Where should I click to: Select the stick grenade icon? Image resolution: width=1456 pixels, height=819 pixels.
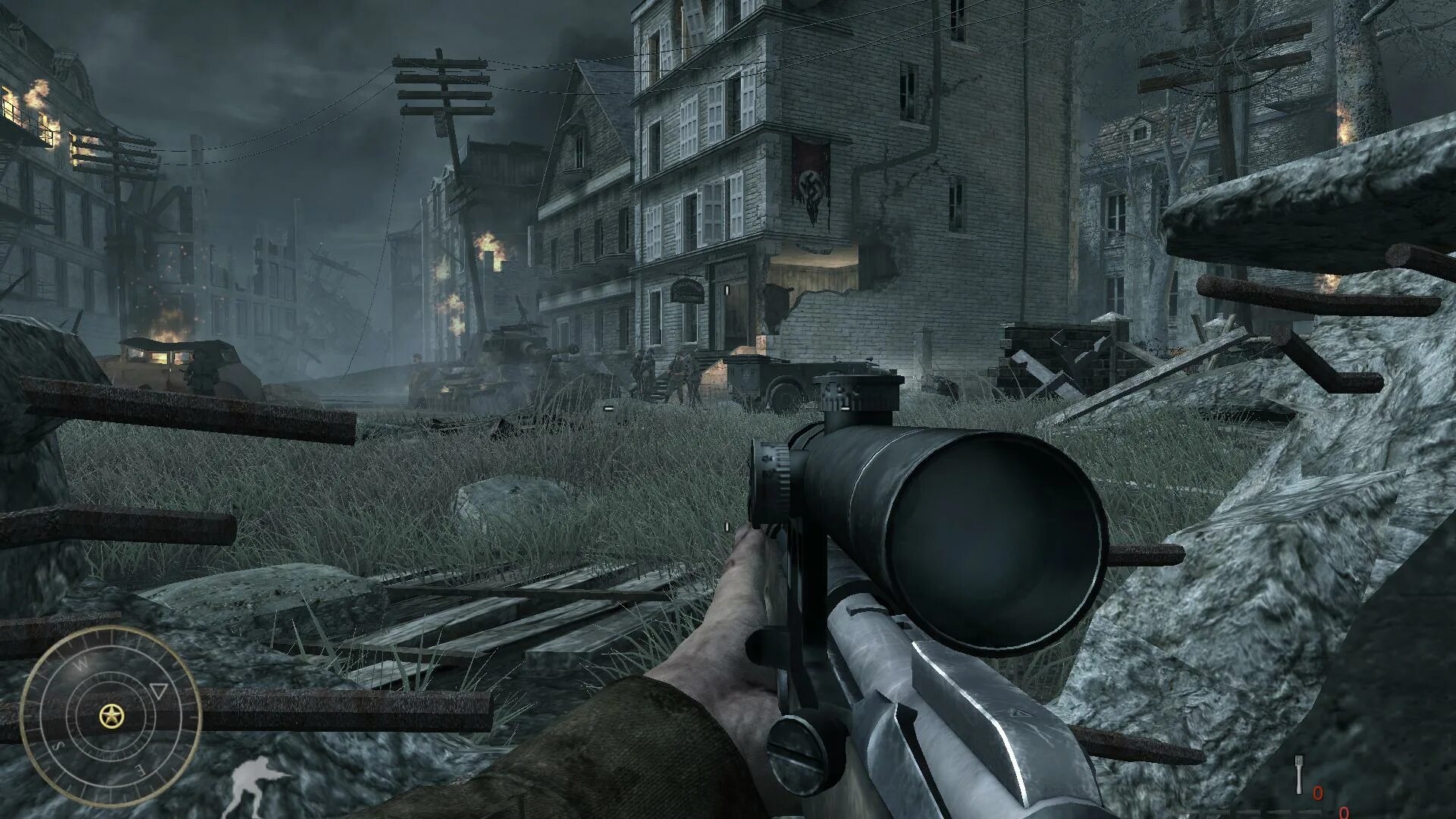click(x=1298, y=776)
